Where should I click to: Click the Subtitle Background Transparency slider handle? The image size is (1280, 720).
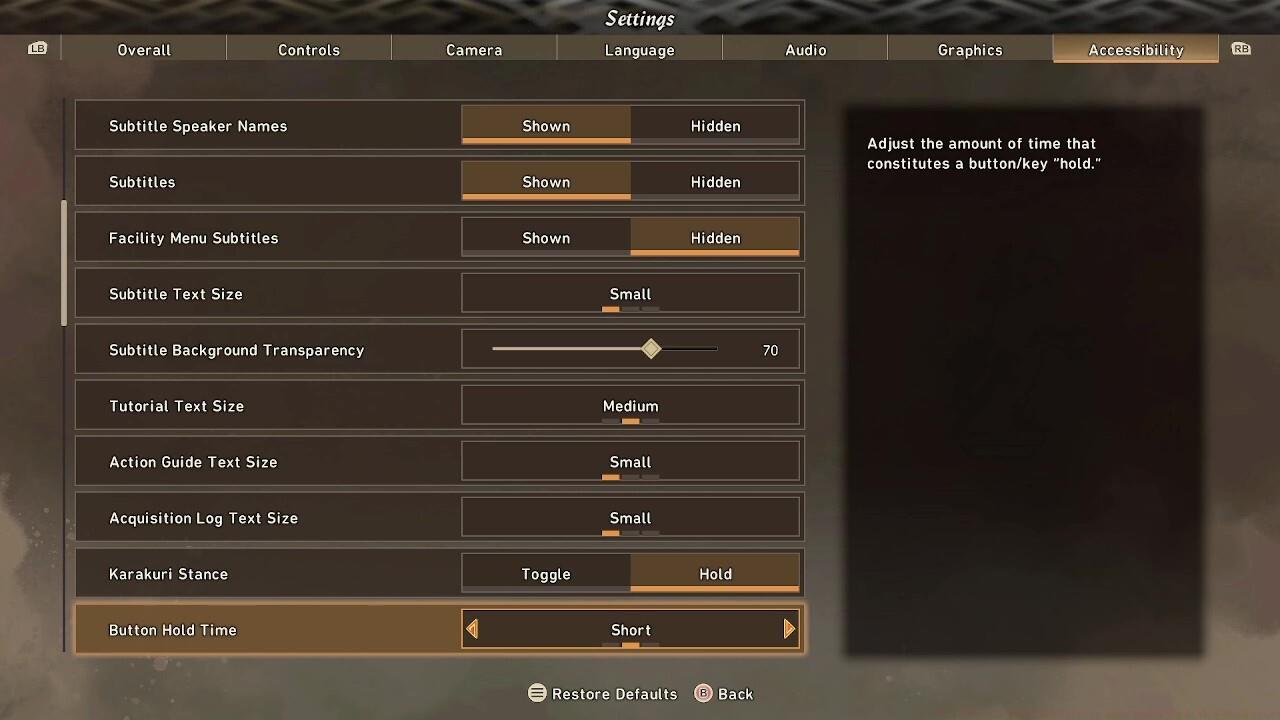[651, 349]
